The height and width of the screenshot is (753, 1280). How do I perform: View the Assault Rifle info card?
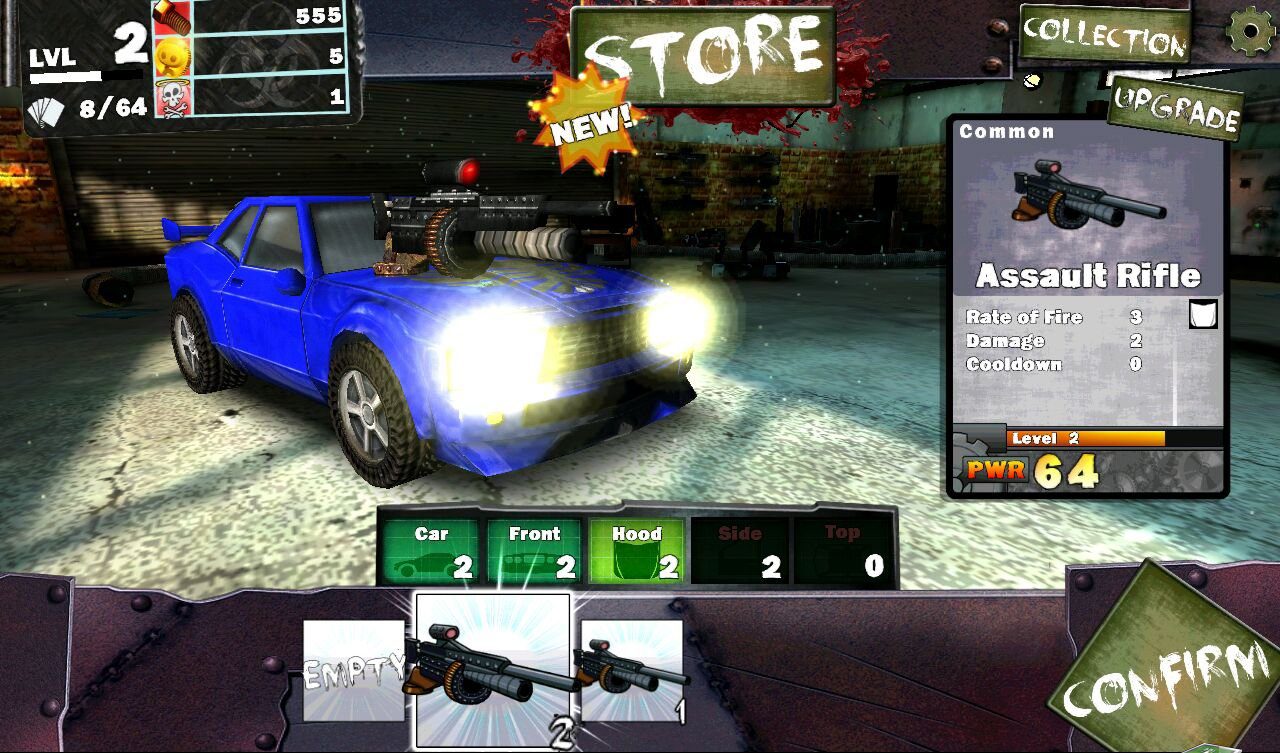click(1087, 305)
